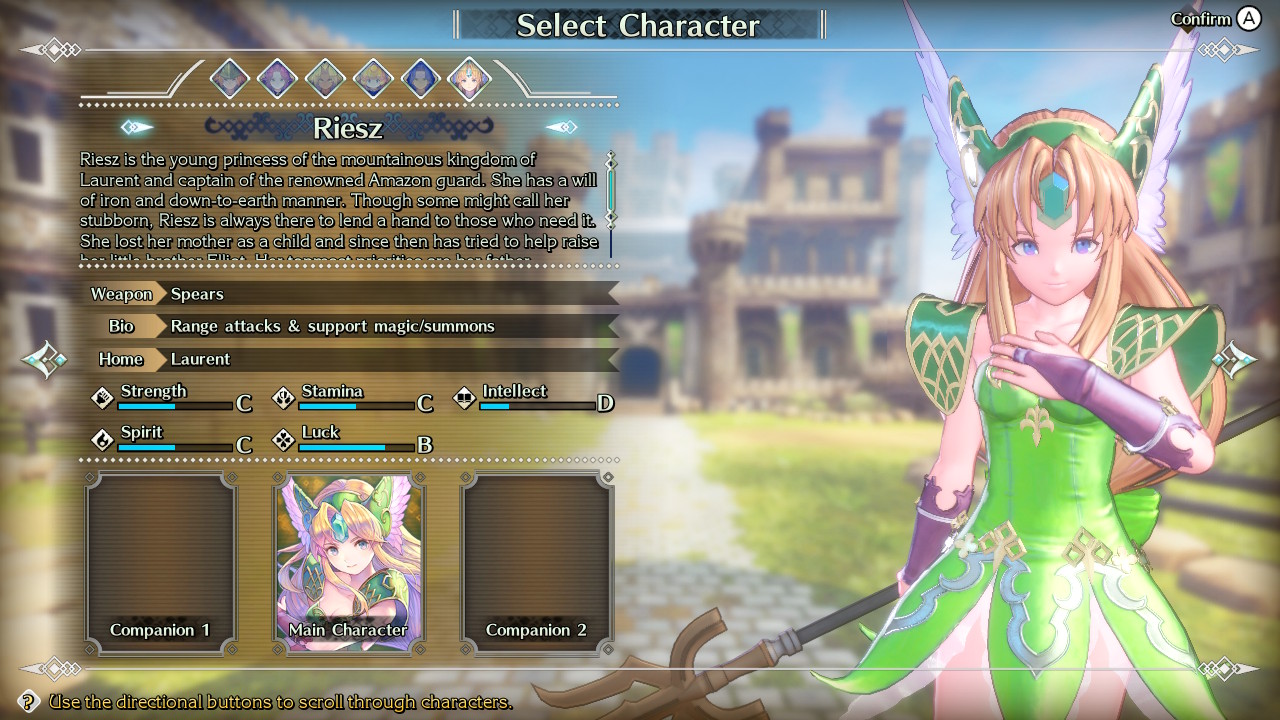Screen dimensions: 1280x720
Task: Select Duran's portrait in the character row
Action: (x=229, y=77)
